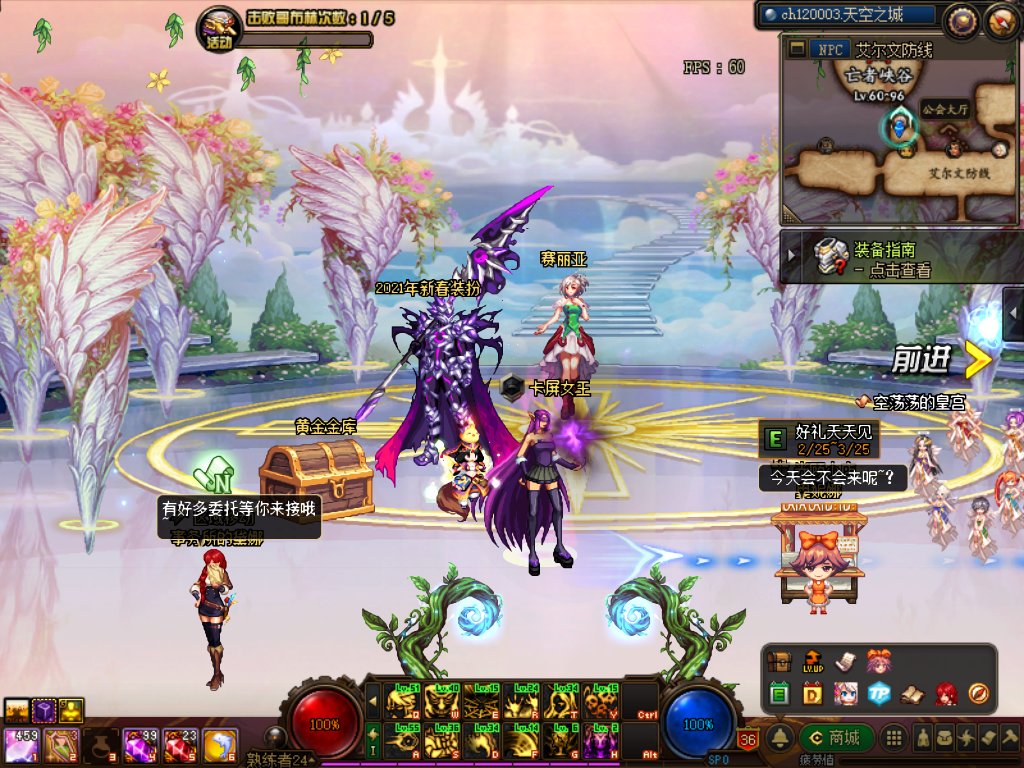The height and width of the screenshot is (768, 1024).
Task: Open the hammer icon in bottom bar
Action: (x=1008, y=739)
